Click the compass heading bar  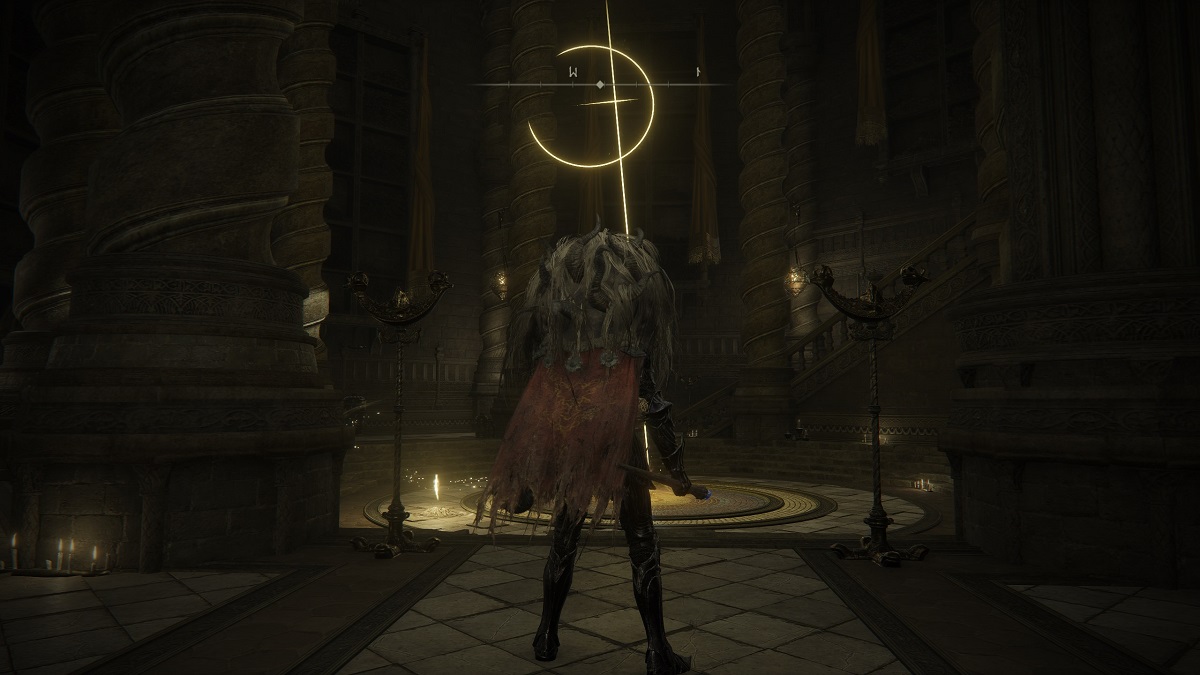(x=600, y=84)
